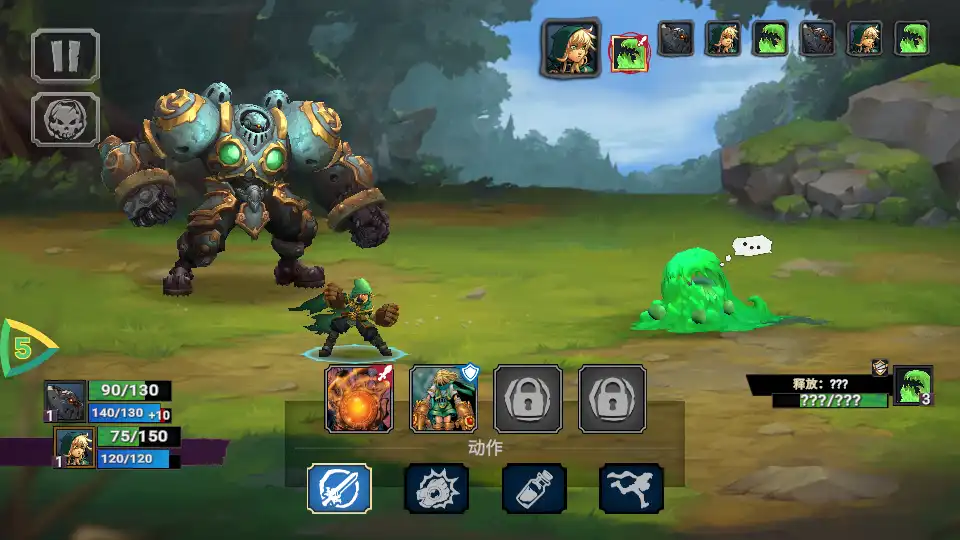Viewport: 960px width, 540px height.
Task: Click the large current-turn hero portrait
Action: point(571,47)
